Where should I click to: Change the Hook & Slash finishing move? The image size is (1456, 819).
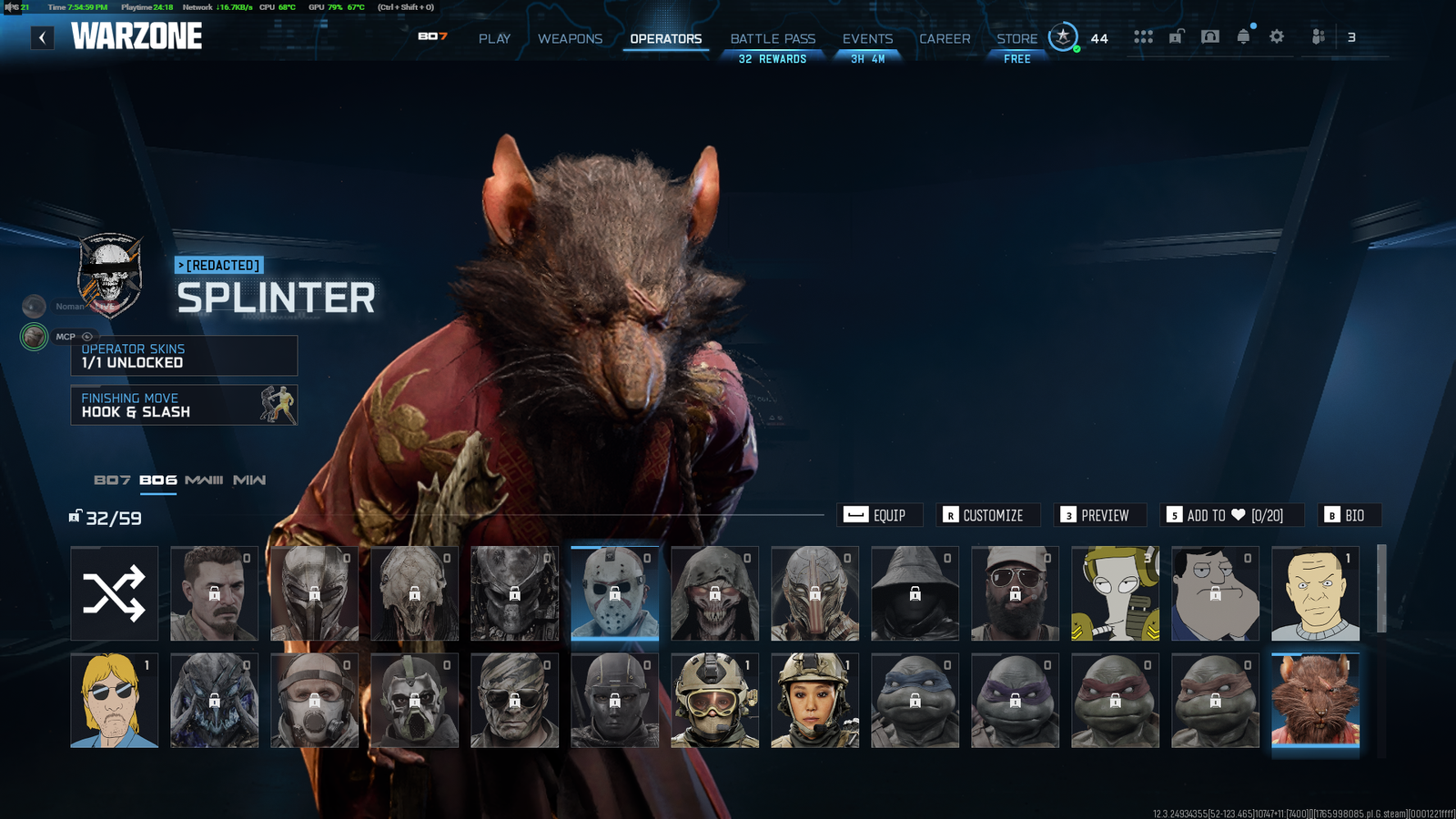point(184,405)
